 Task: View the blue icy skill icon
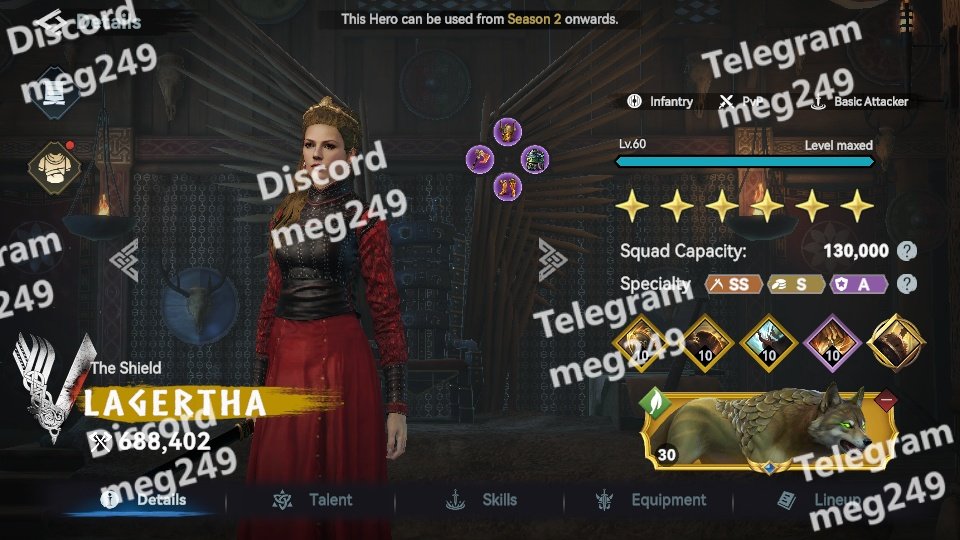pyautogui.click(x=770, y=343)
